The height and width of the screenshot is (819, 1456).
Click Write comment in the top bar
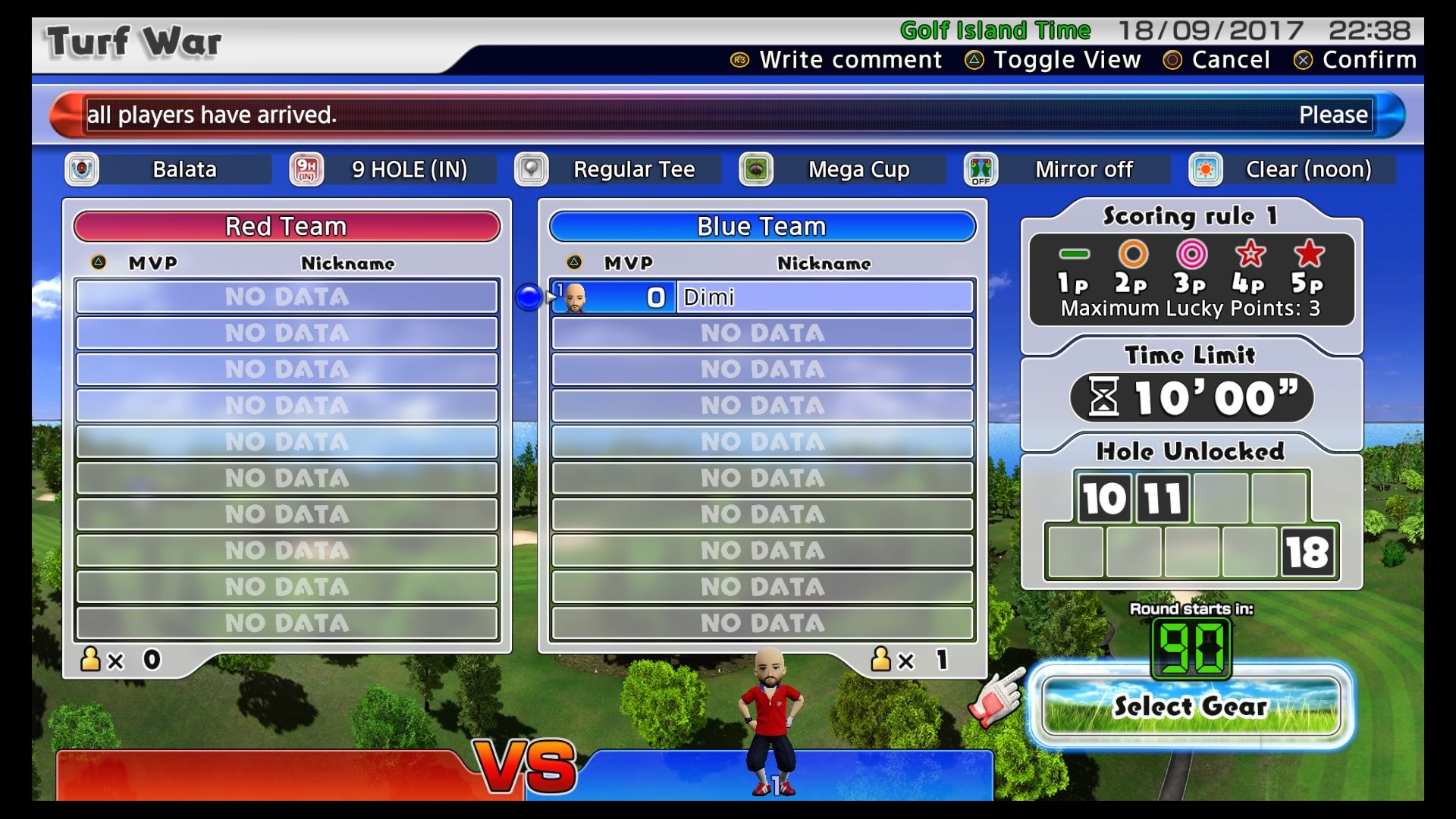[x=833, y=59]
